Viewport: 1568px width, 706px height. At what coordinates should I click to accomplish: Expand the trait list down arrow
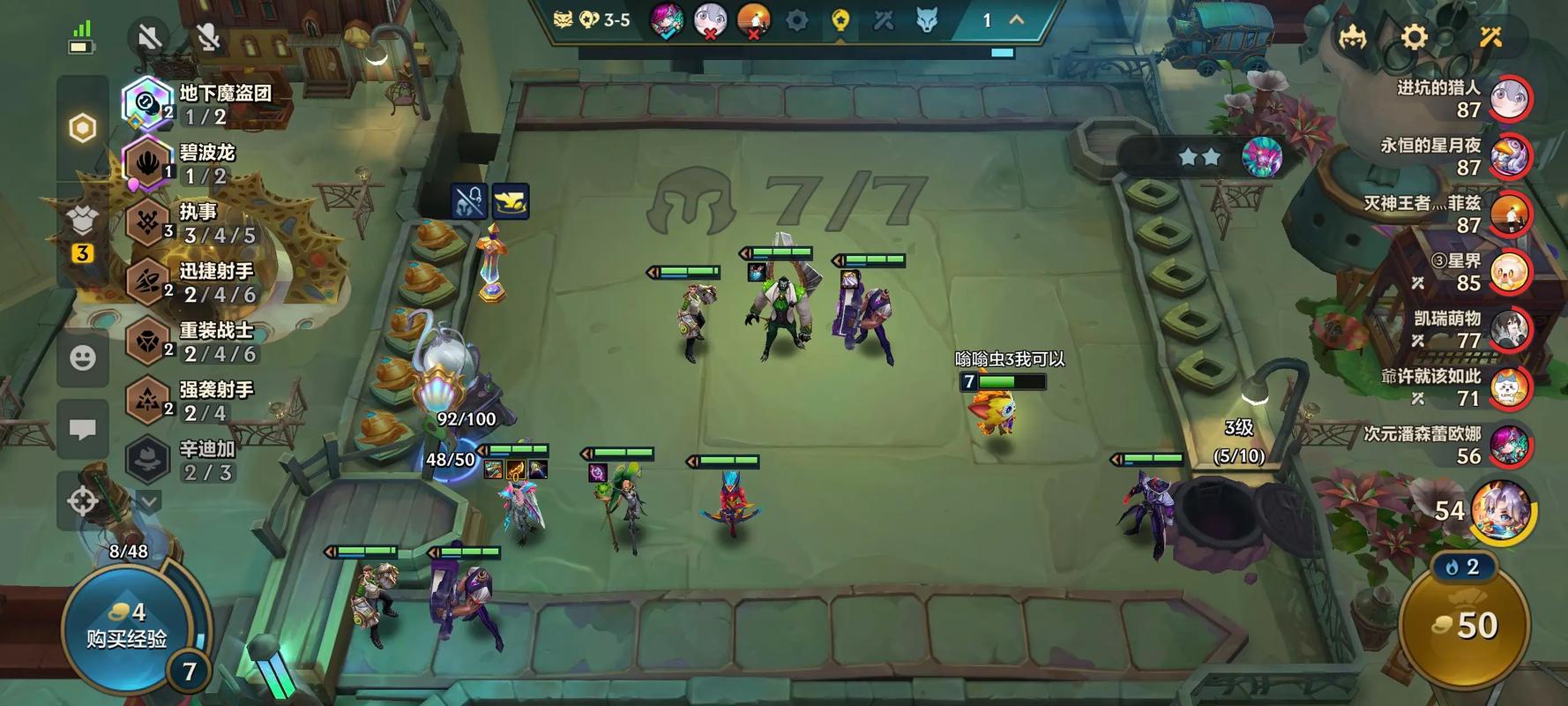point(149,502)
